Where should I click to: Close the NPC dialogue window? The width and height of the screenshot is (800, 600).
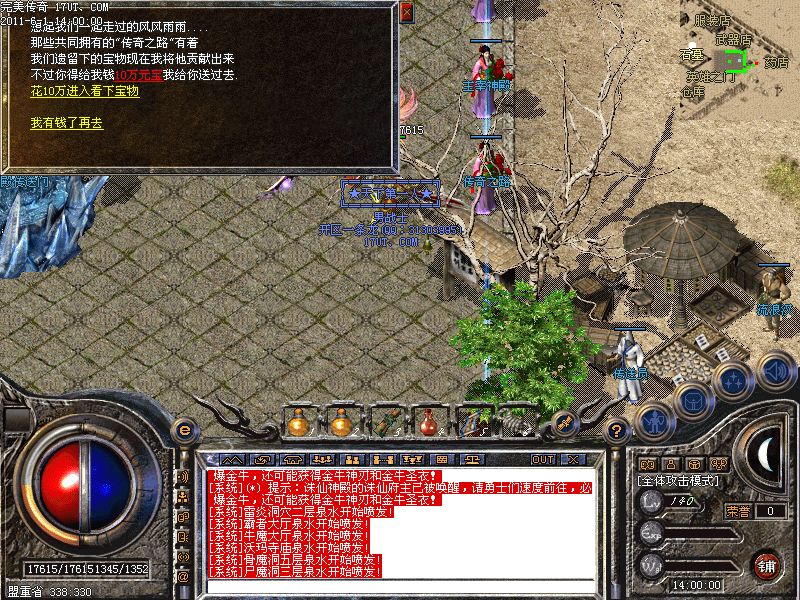405,13
